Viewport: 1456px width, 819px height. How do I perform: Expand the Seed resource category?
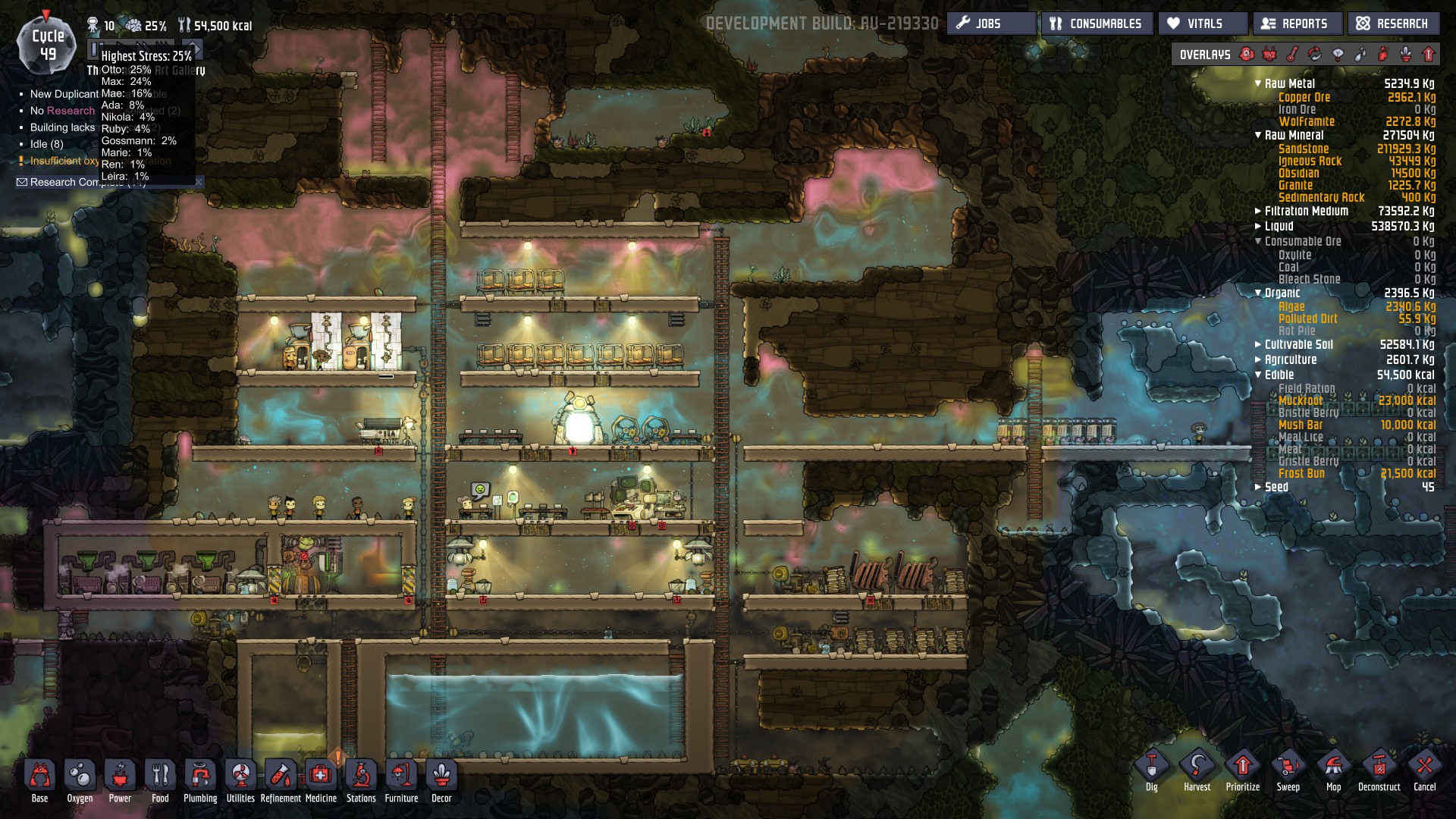1258,488
